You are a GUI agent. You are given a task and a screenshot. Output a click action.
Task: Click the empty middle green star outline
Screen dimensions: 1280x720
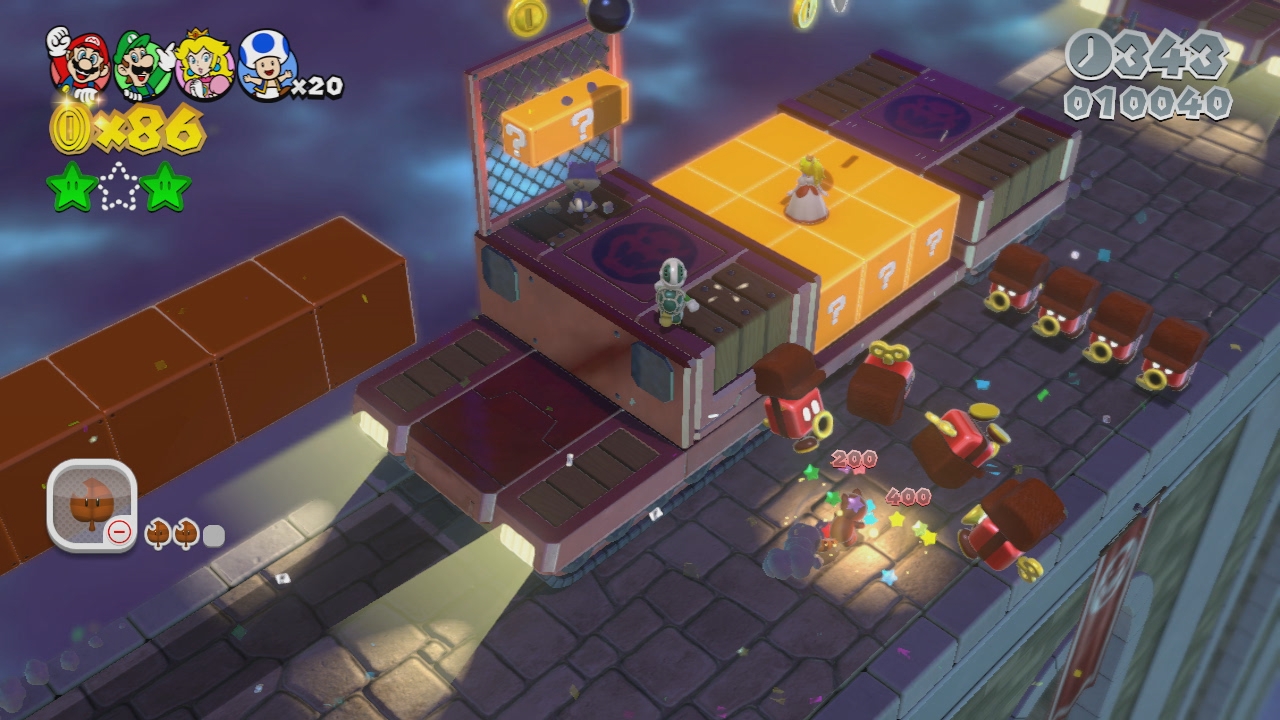pyautogui.click(x=119, y=187)
